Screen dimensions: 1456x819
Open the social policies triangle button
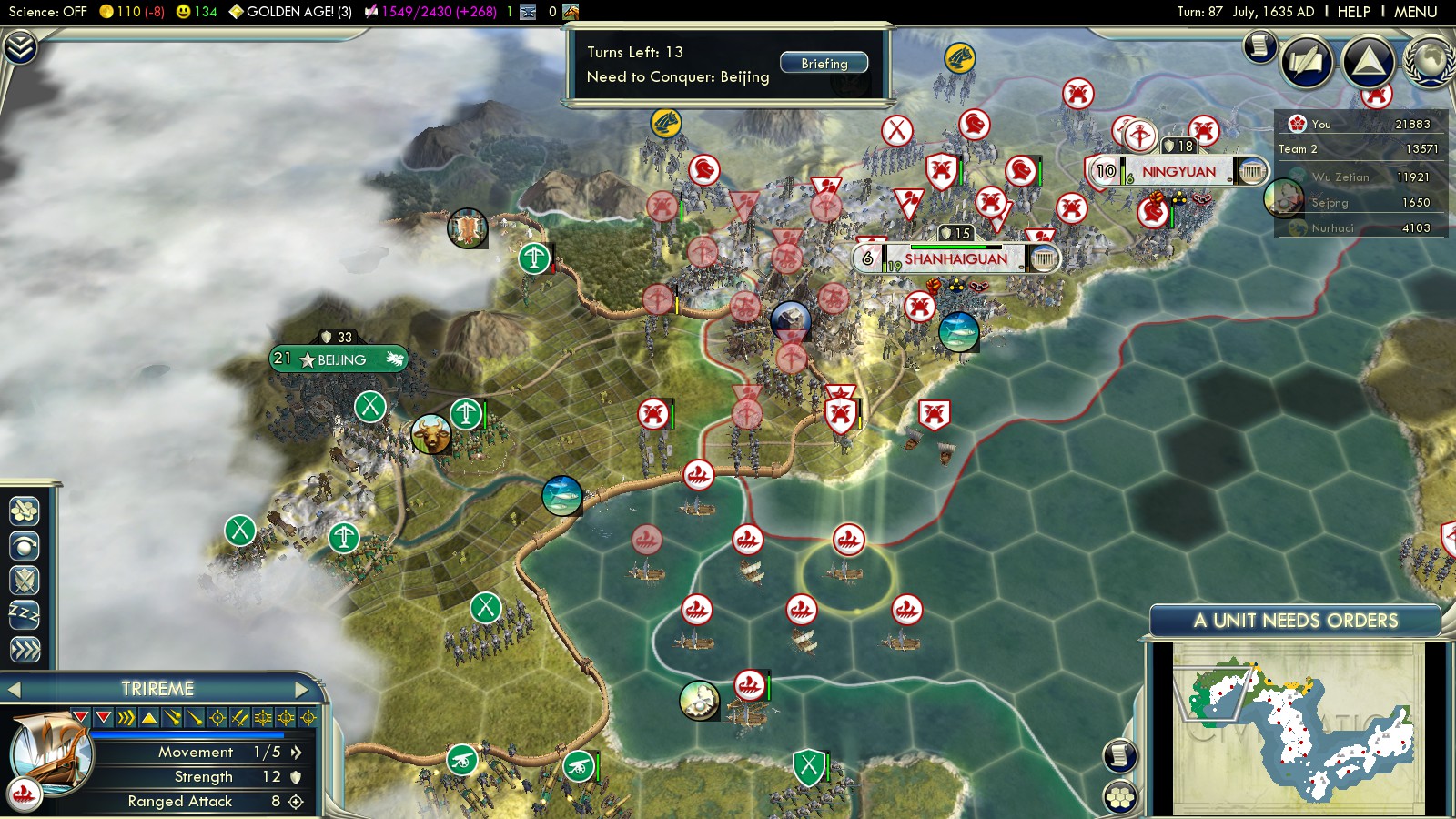pos(1368,62)
